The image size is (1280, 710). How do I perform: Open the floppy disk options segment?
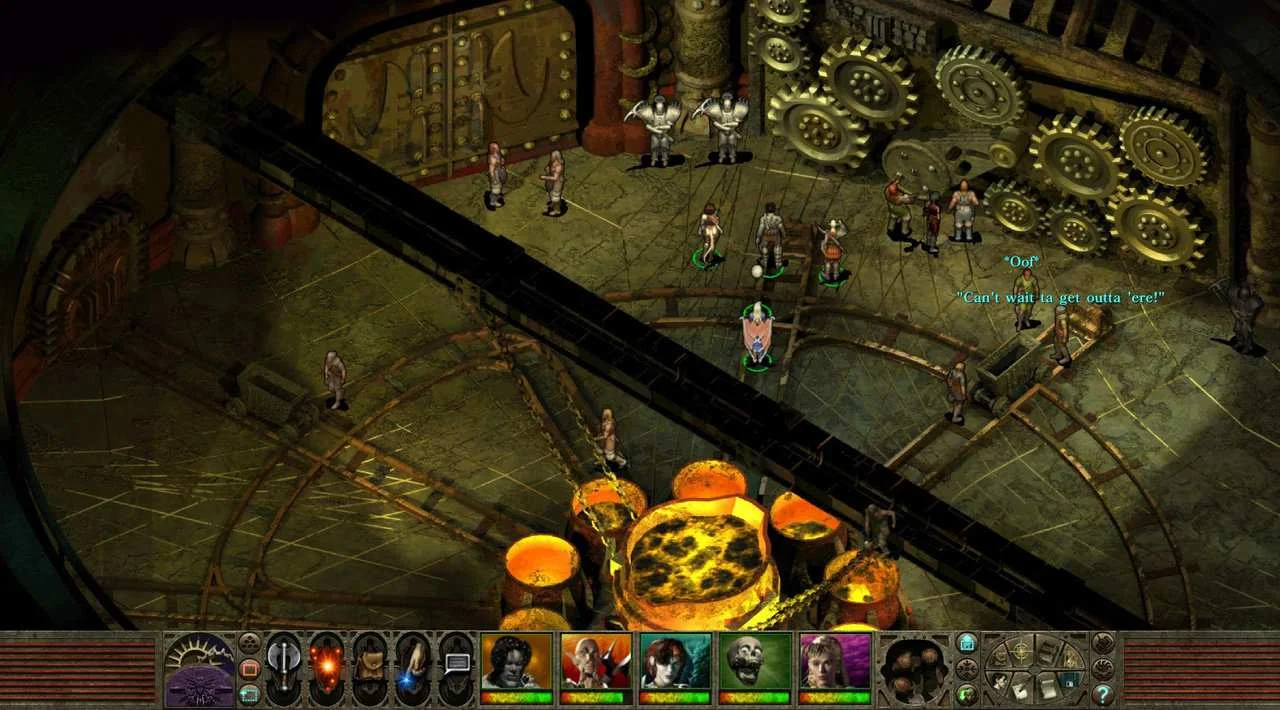tap(1068, 680)
